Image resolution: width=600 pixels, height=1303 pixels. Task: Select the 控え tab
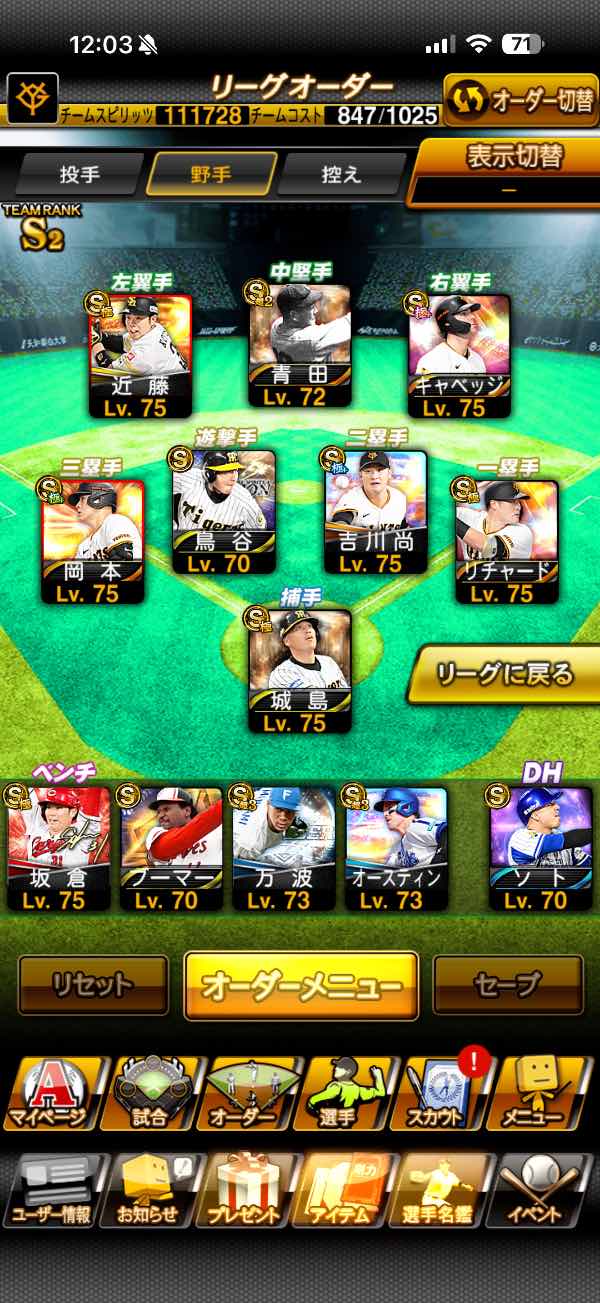(341, 175)
